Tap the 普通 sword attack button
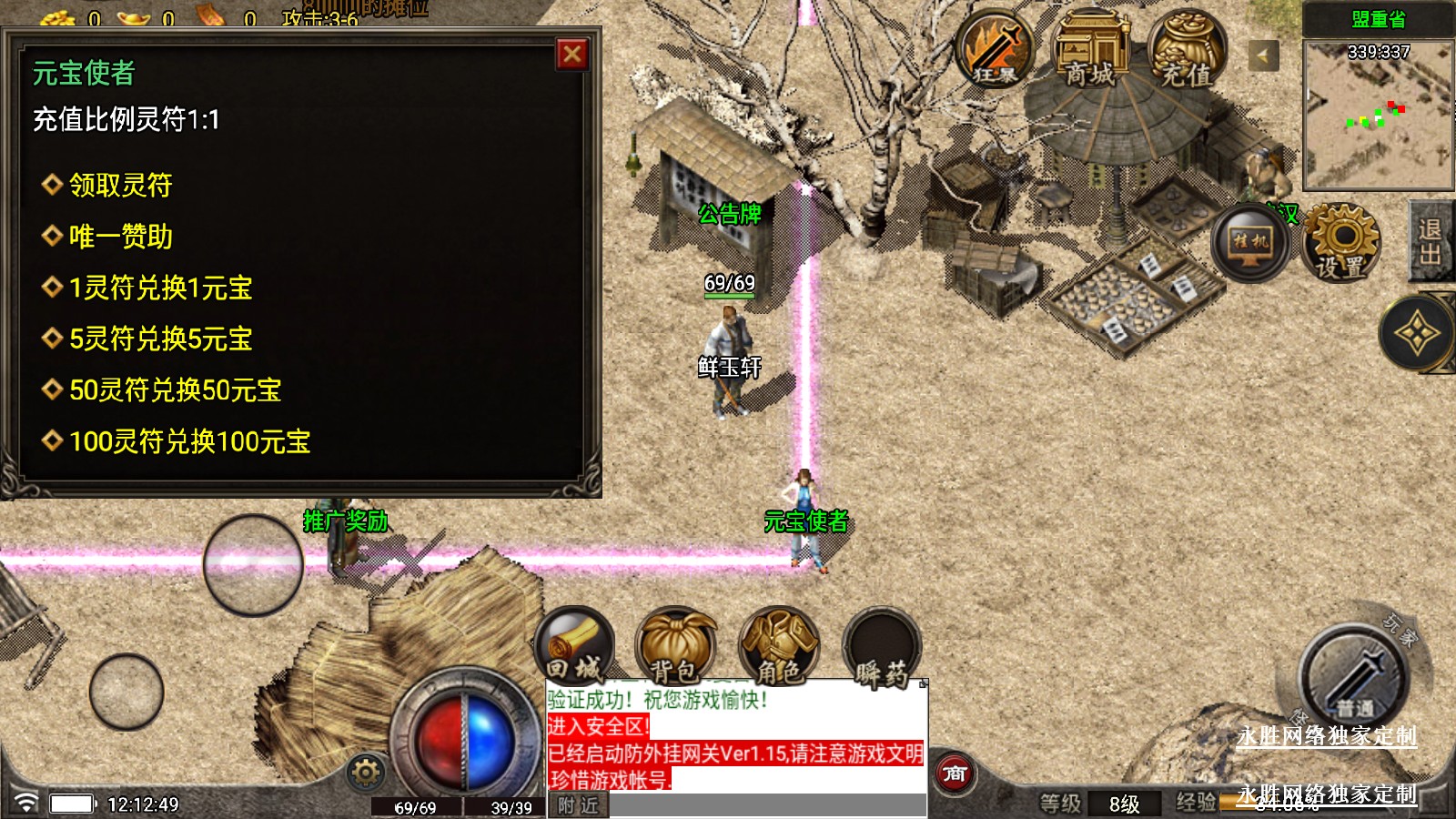Image resolution: width=1456 pixels, height=819 pixels. pos(1353,678)
